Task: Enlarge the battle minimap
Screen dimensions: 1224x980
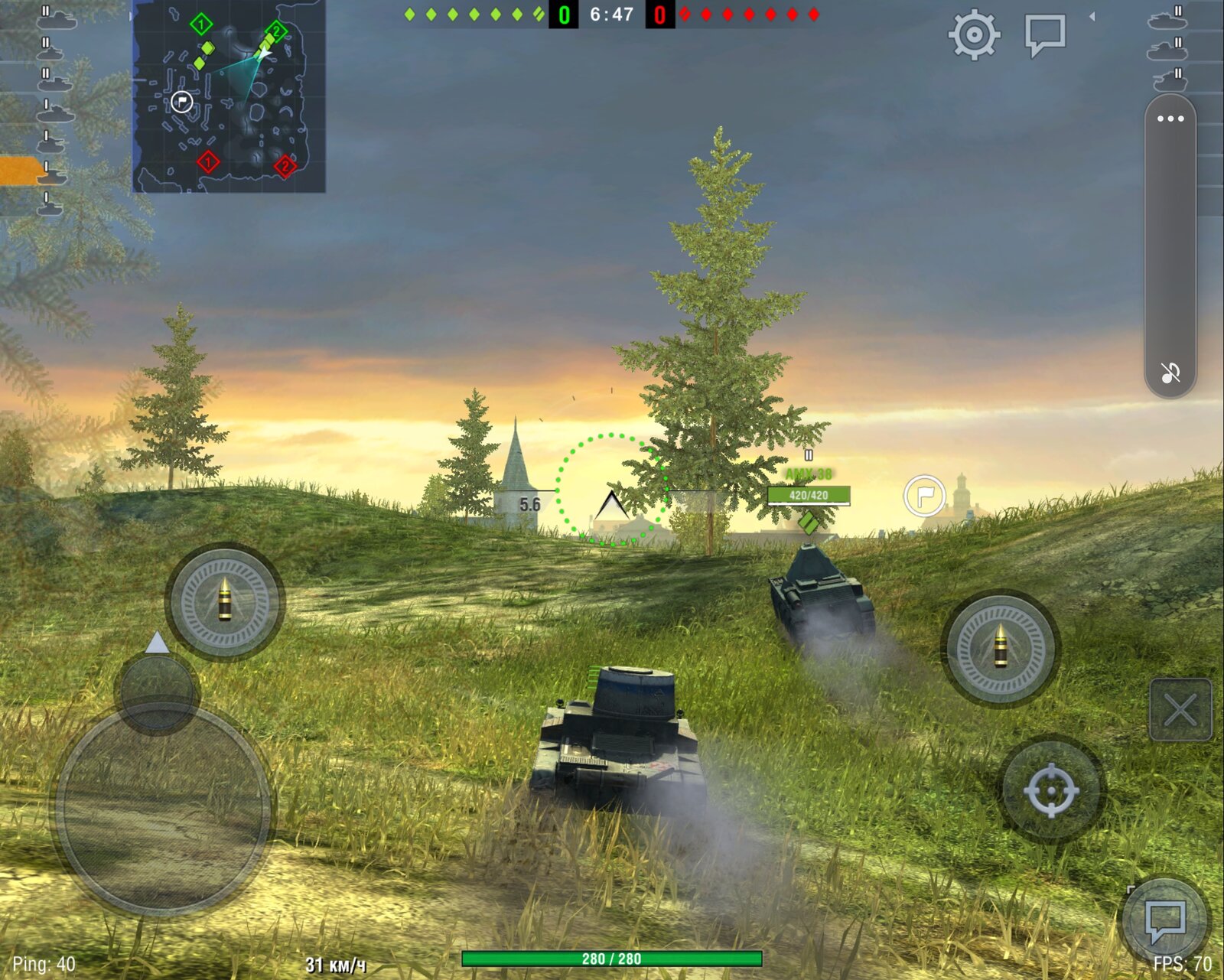Action: point(229,96)
